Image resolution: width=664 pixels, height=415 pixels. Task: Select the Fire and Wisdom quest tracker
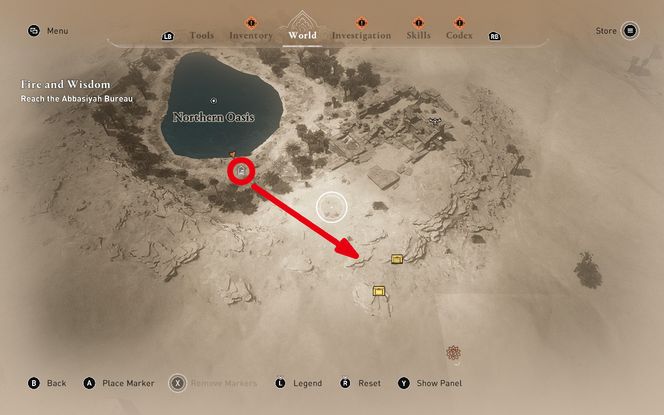(x=65, y=91)
